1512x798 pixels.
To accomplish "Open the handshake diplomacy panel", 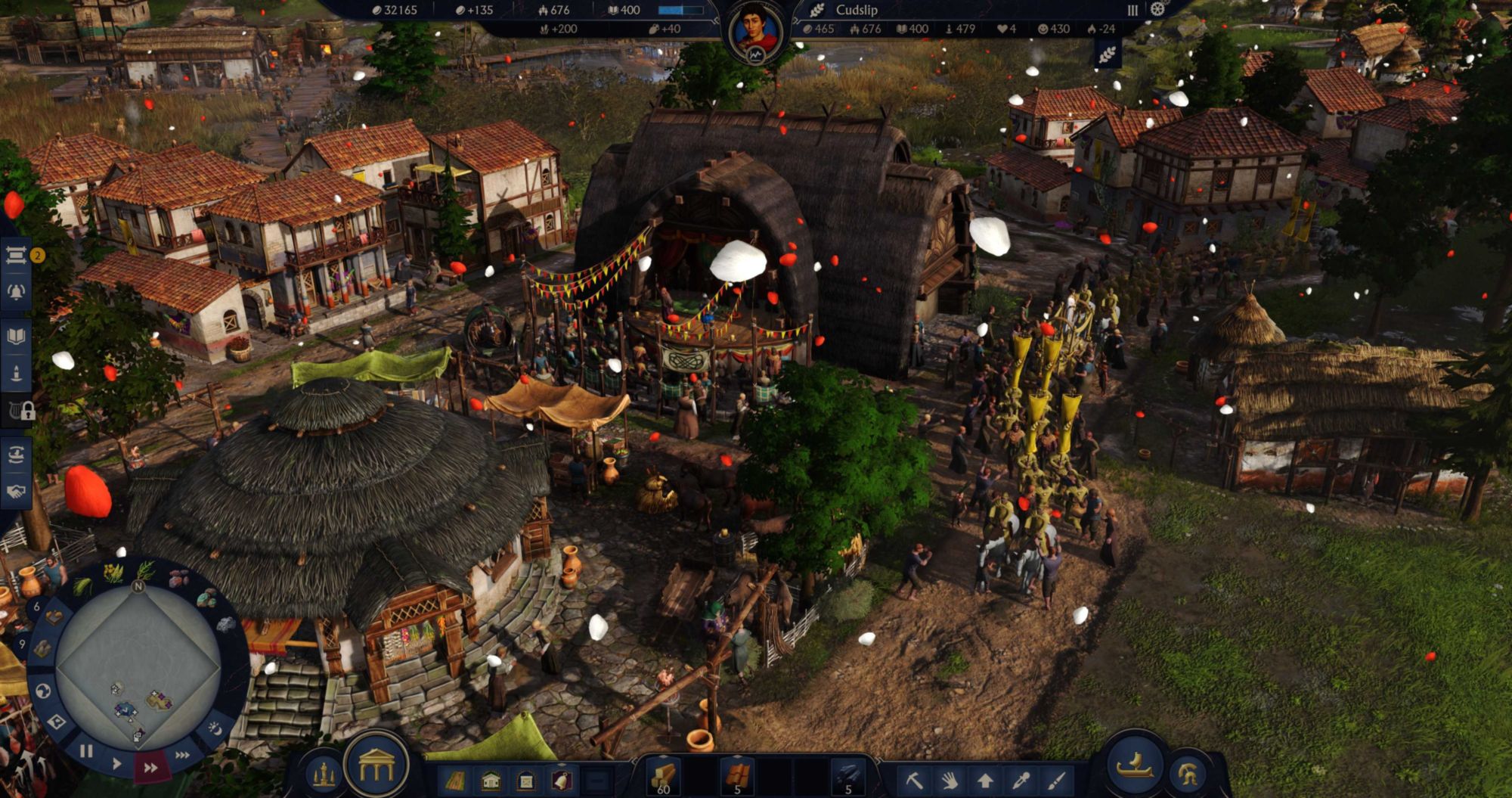I will pyautogui.click(x=17, y=492).
